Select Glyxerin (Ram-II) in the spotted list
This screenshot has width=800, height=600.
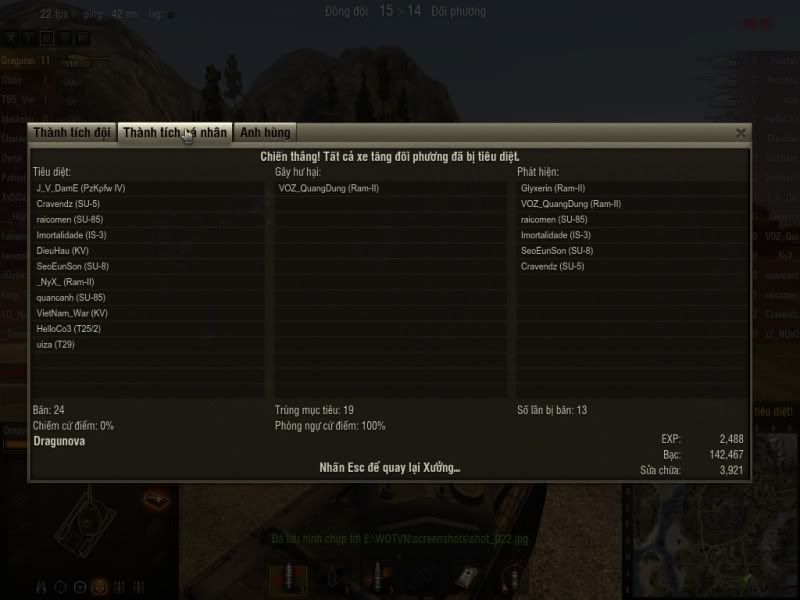coord(553,188)
